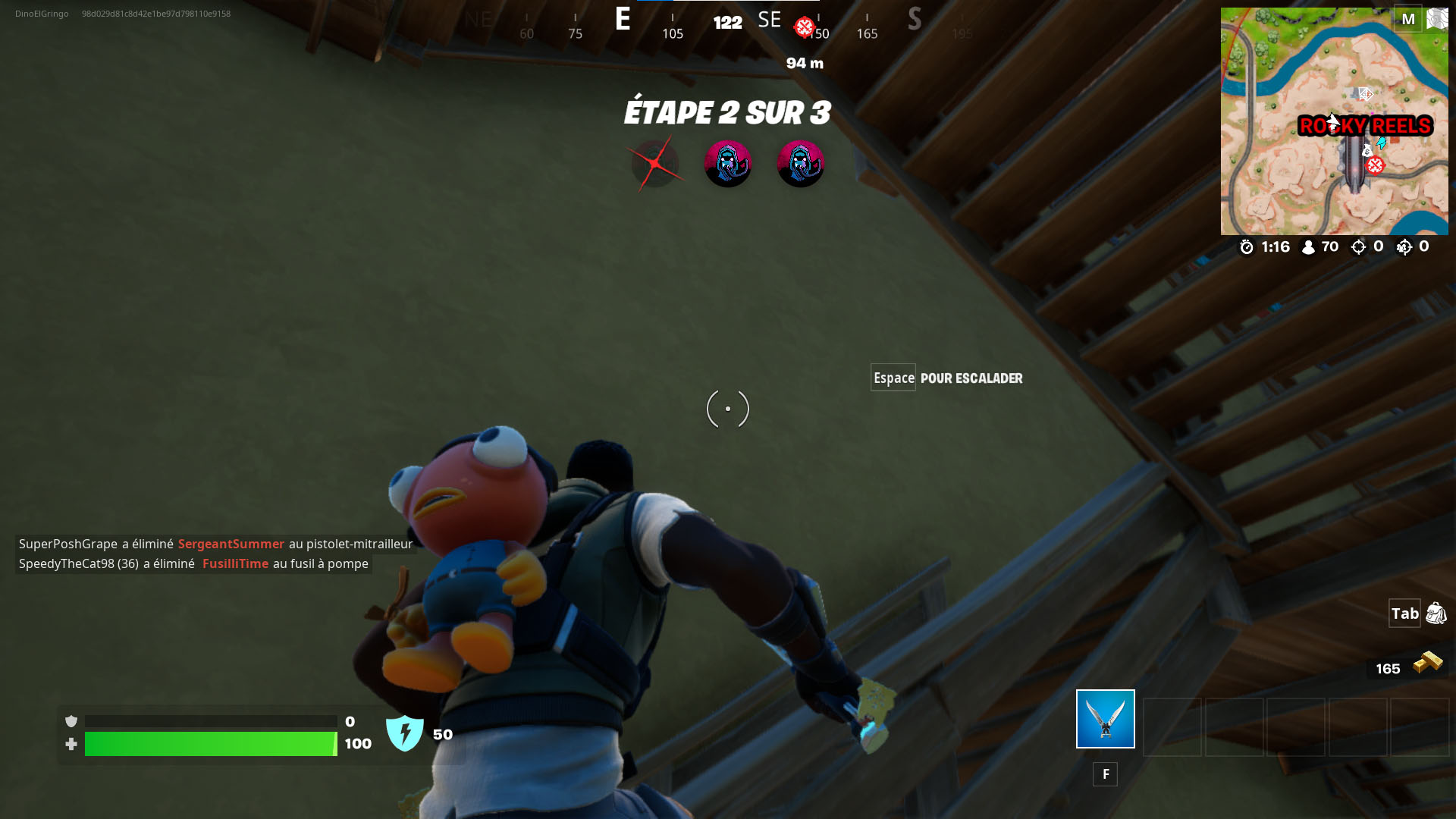Click the second hooded character quest medallion
Screen dimensions: 1456x819
801,163
